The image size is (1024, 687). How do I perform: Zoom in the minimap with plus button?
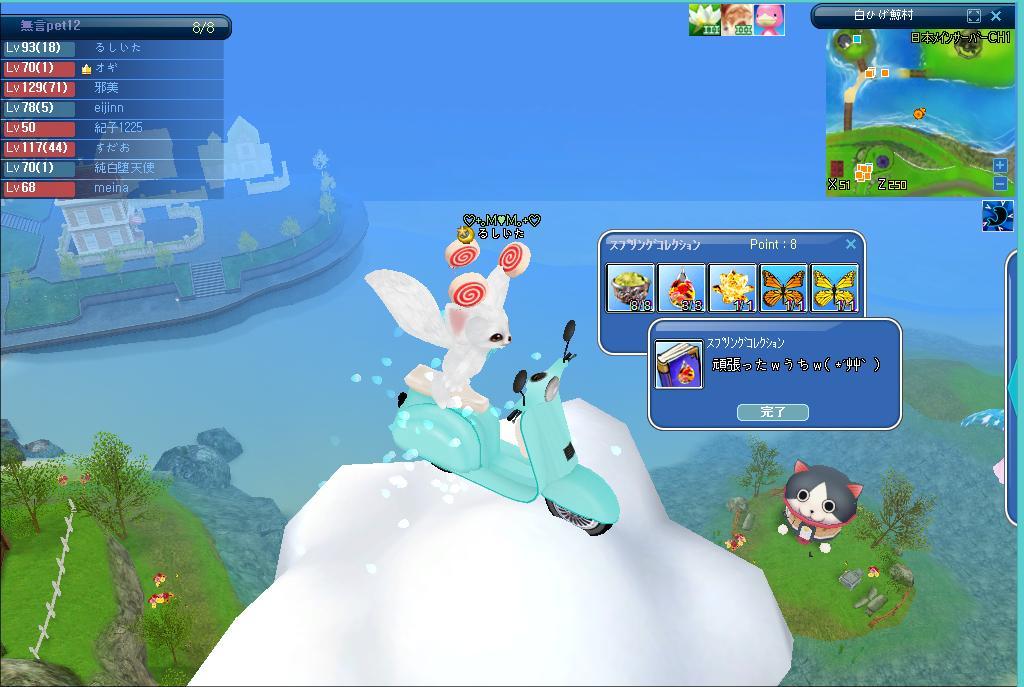point(1000,165)
